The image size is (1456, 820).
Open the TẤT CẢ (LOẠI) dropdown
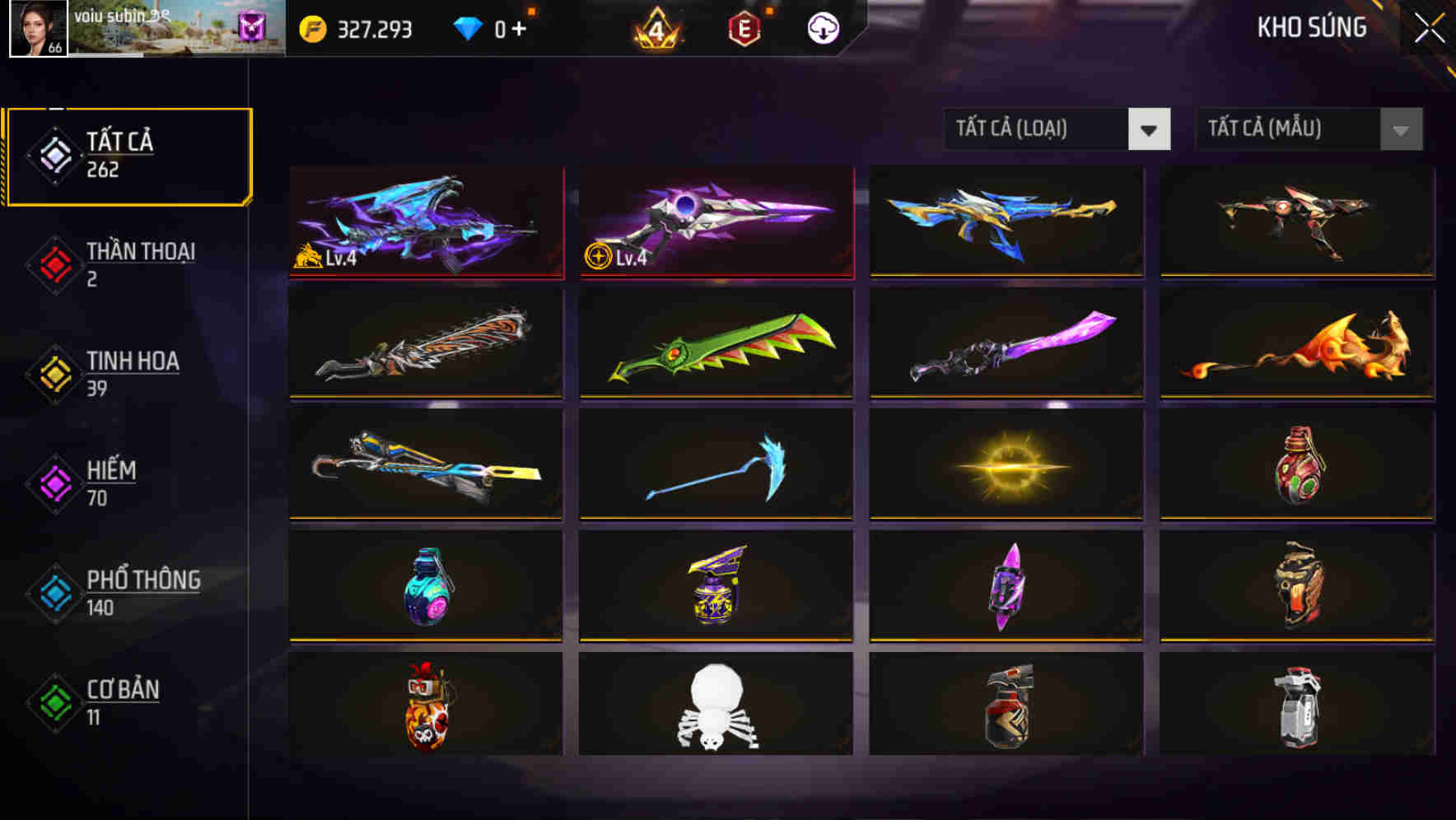pyautogui.click(x=1042, y=129)
